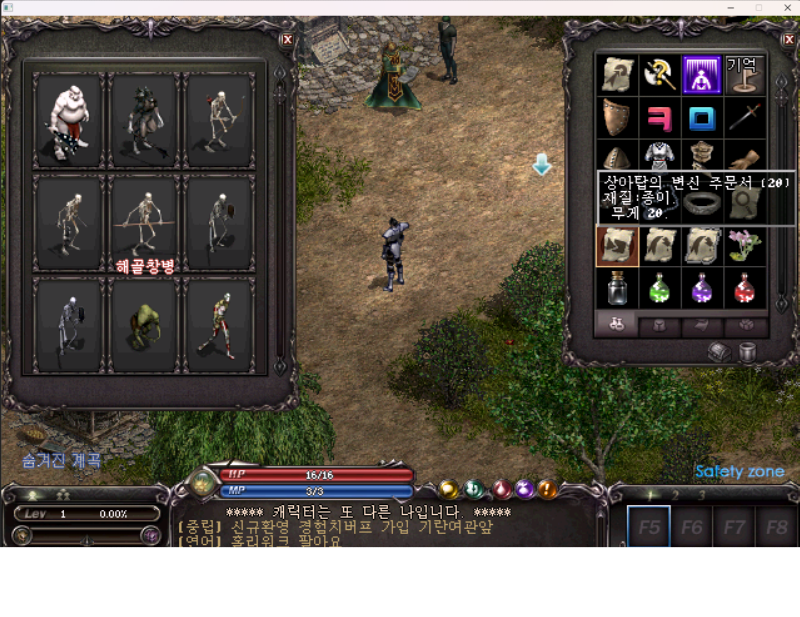Use the red potion

[x=745, y=289]
